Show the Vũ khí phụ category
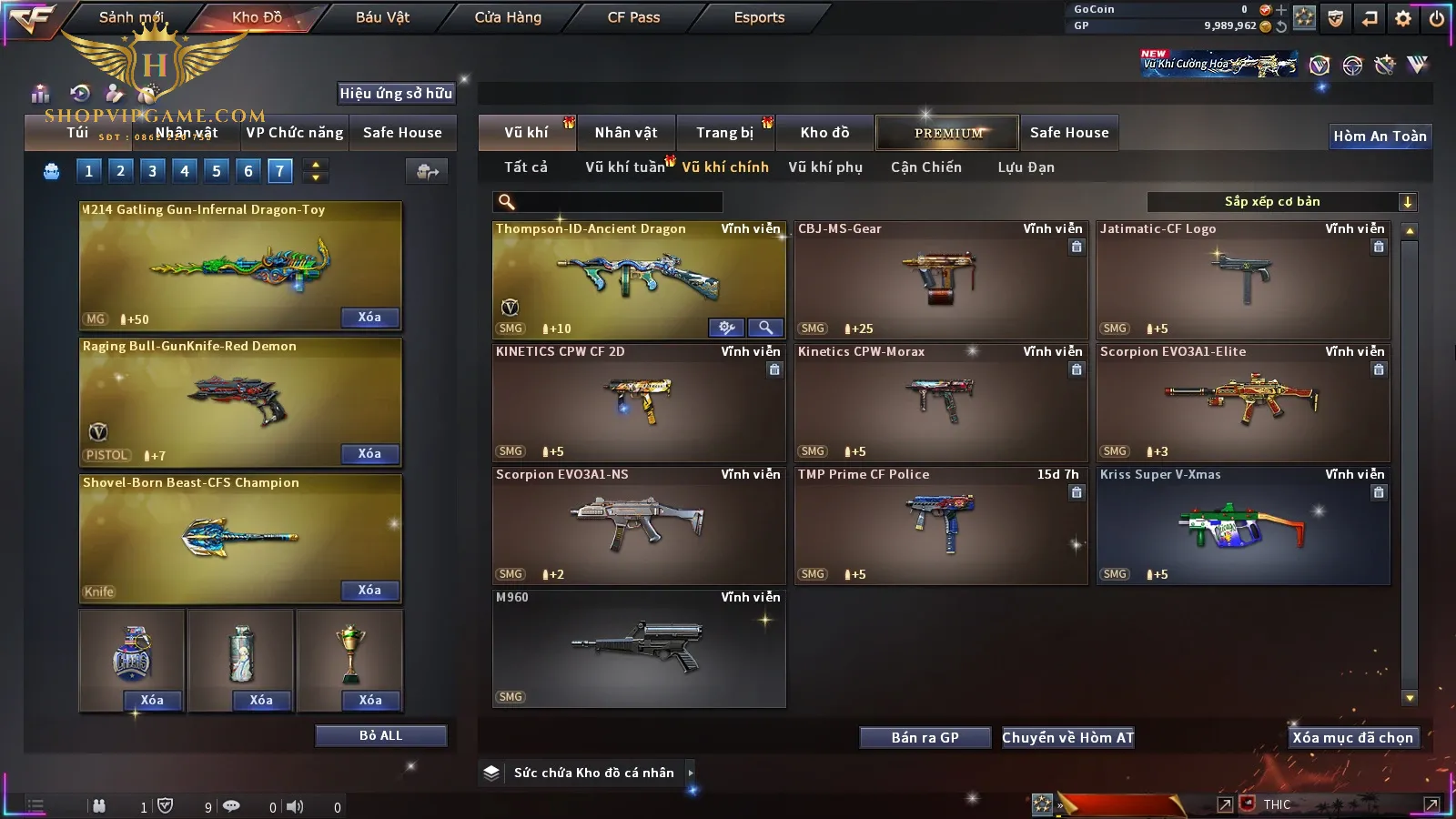 coord(825,167)
